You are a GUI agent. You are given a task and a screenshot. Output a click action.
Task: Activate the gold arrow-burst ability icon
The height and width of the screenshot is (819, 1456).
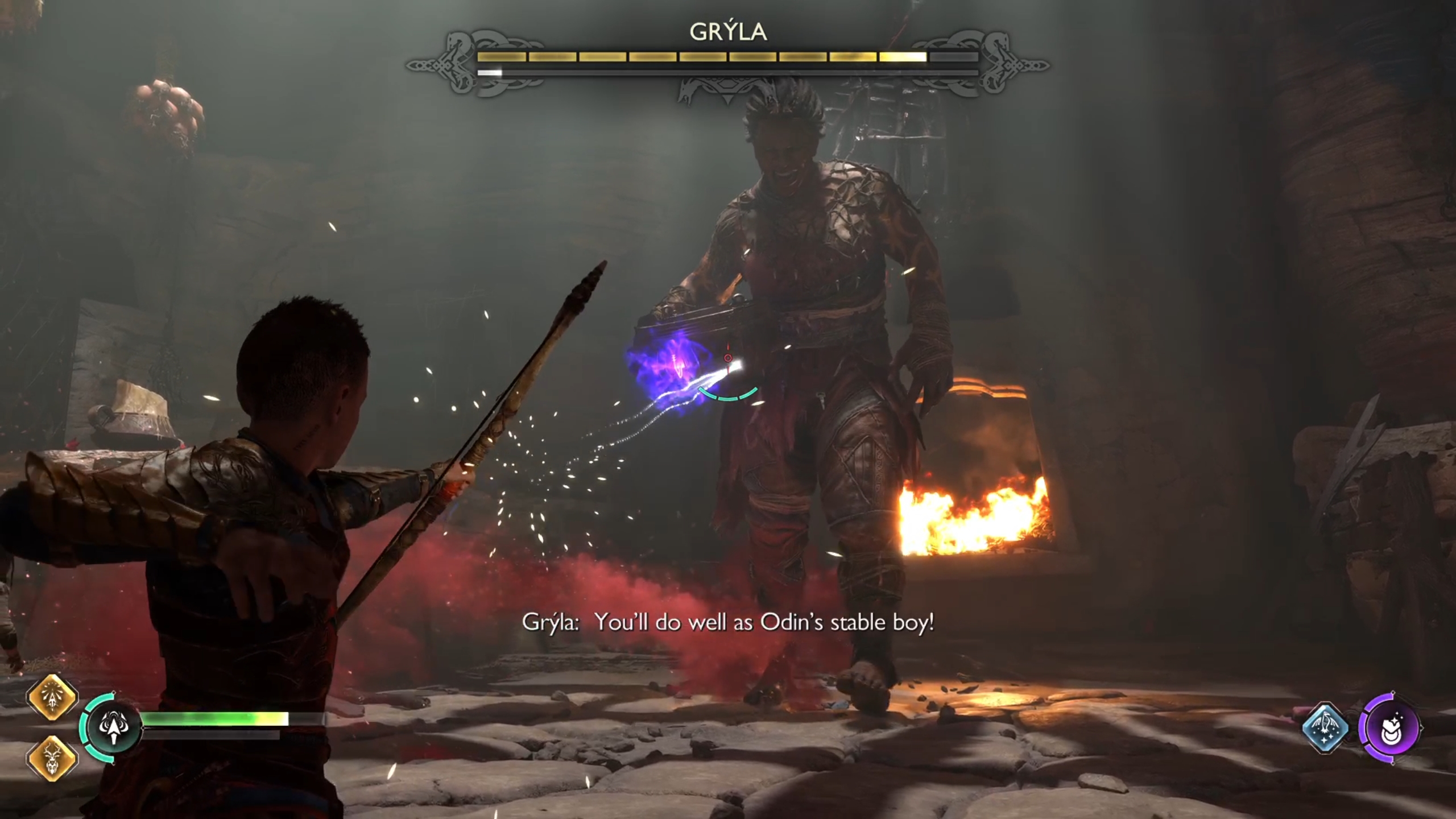pos(52,697)
